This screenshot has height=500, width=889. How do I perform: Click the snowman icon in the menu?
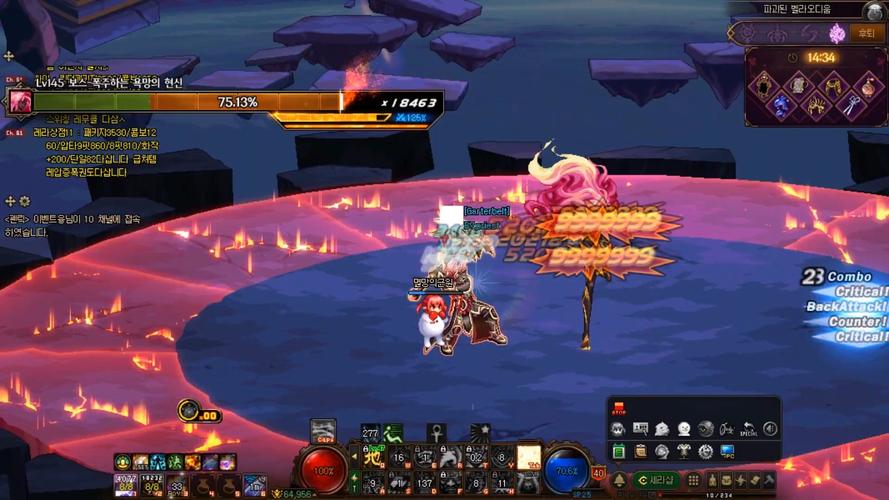point(684,429)
